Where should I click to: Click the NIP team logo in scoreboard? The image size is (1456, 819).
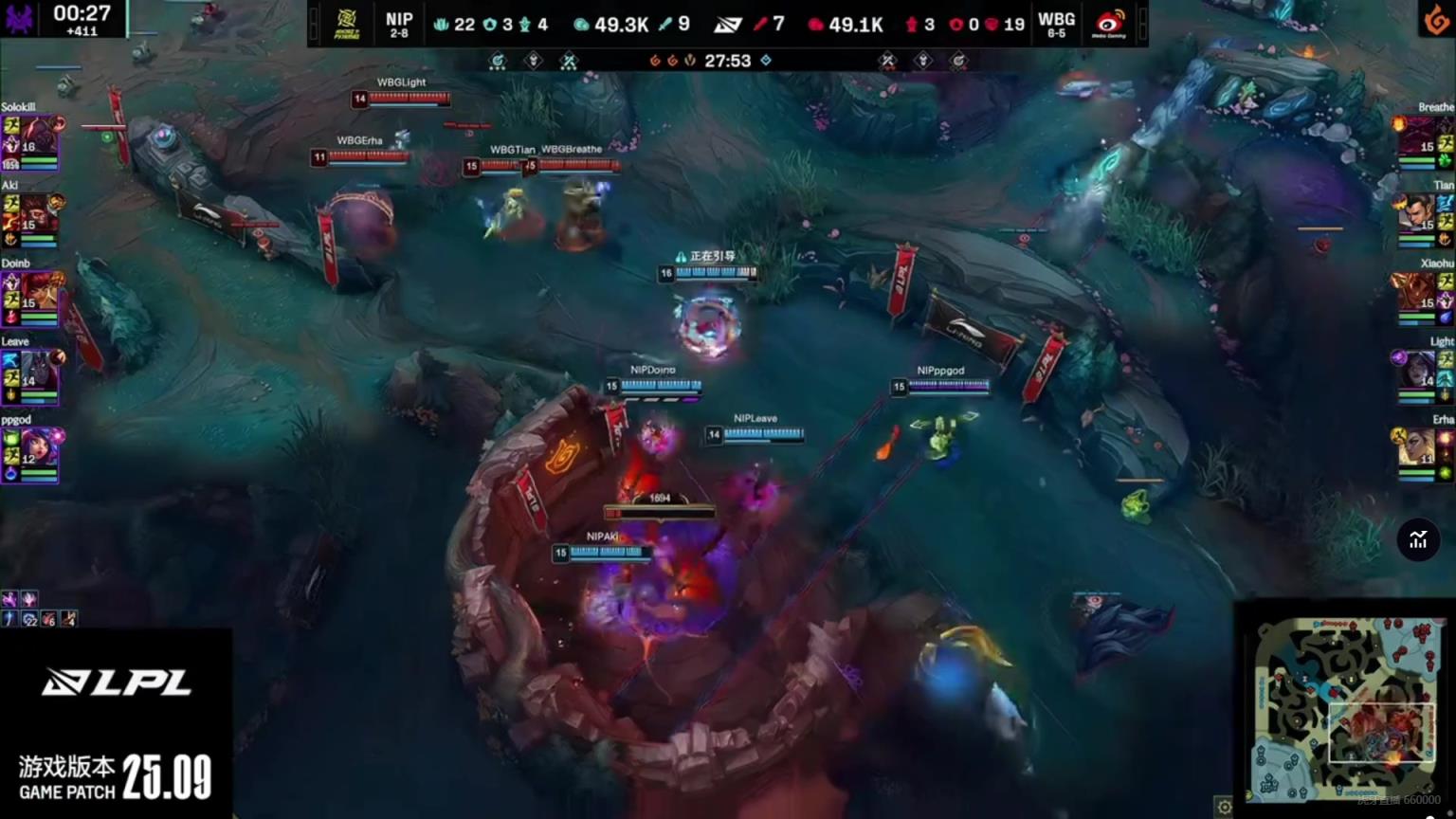(347, 24)
